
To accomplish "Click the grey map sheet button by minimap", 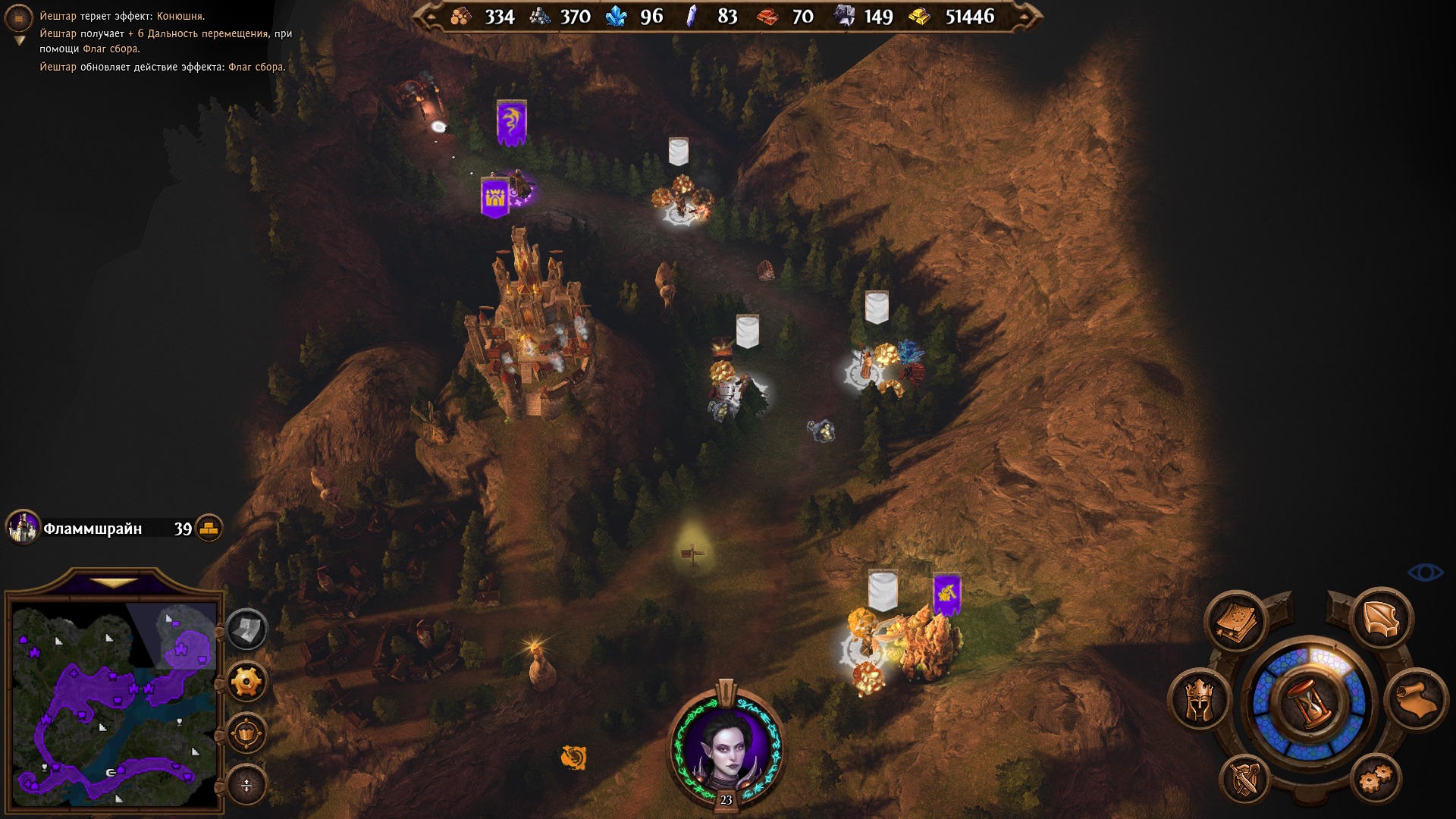I will point(246,629).
